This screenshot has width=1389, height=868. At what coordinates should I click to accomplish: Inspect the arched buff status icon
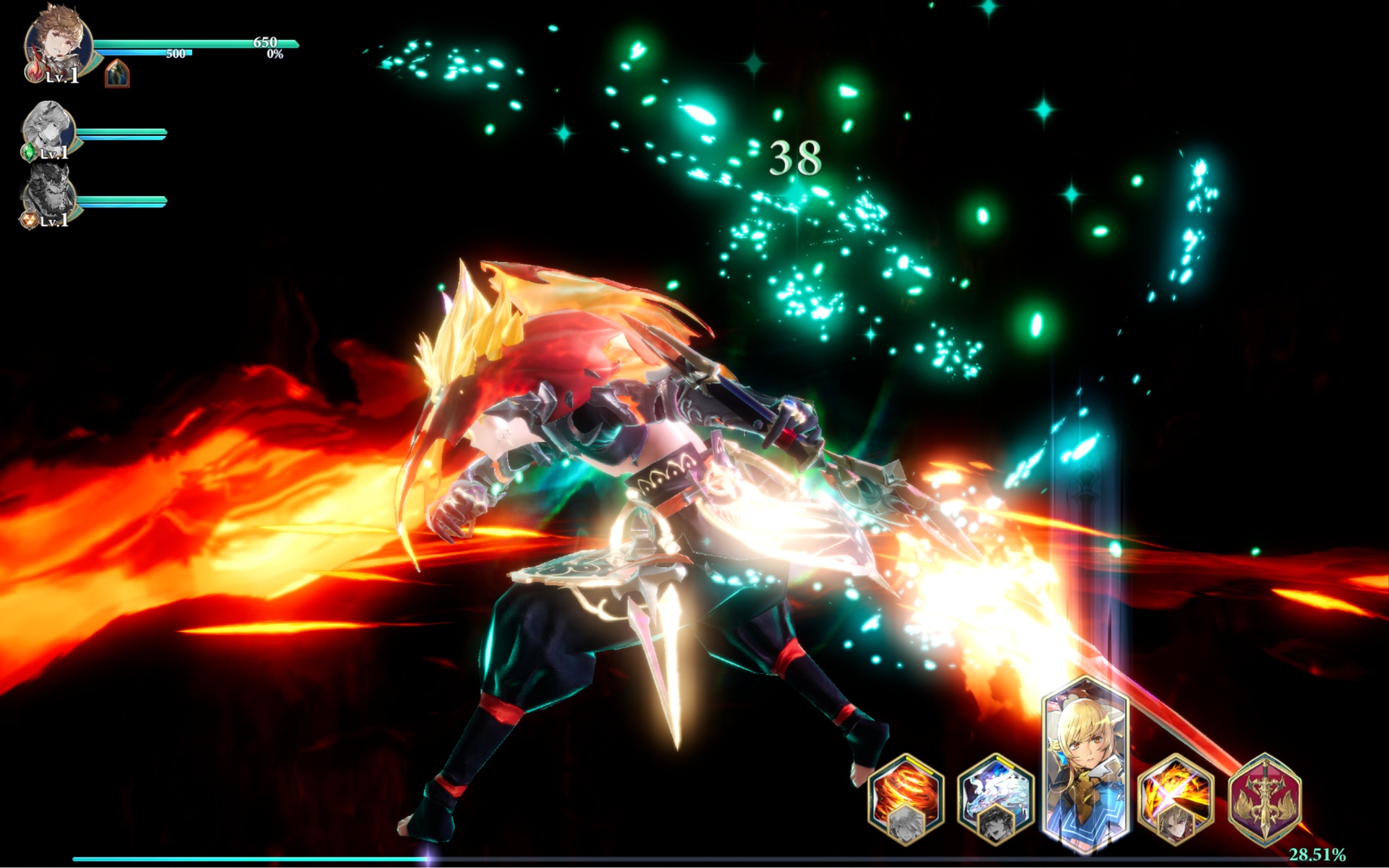click(x=117, y=74)
